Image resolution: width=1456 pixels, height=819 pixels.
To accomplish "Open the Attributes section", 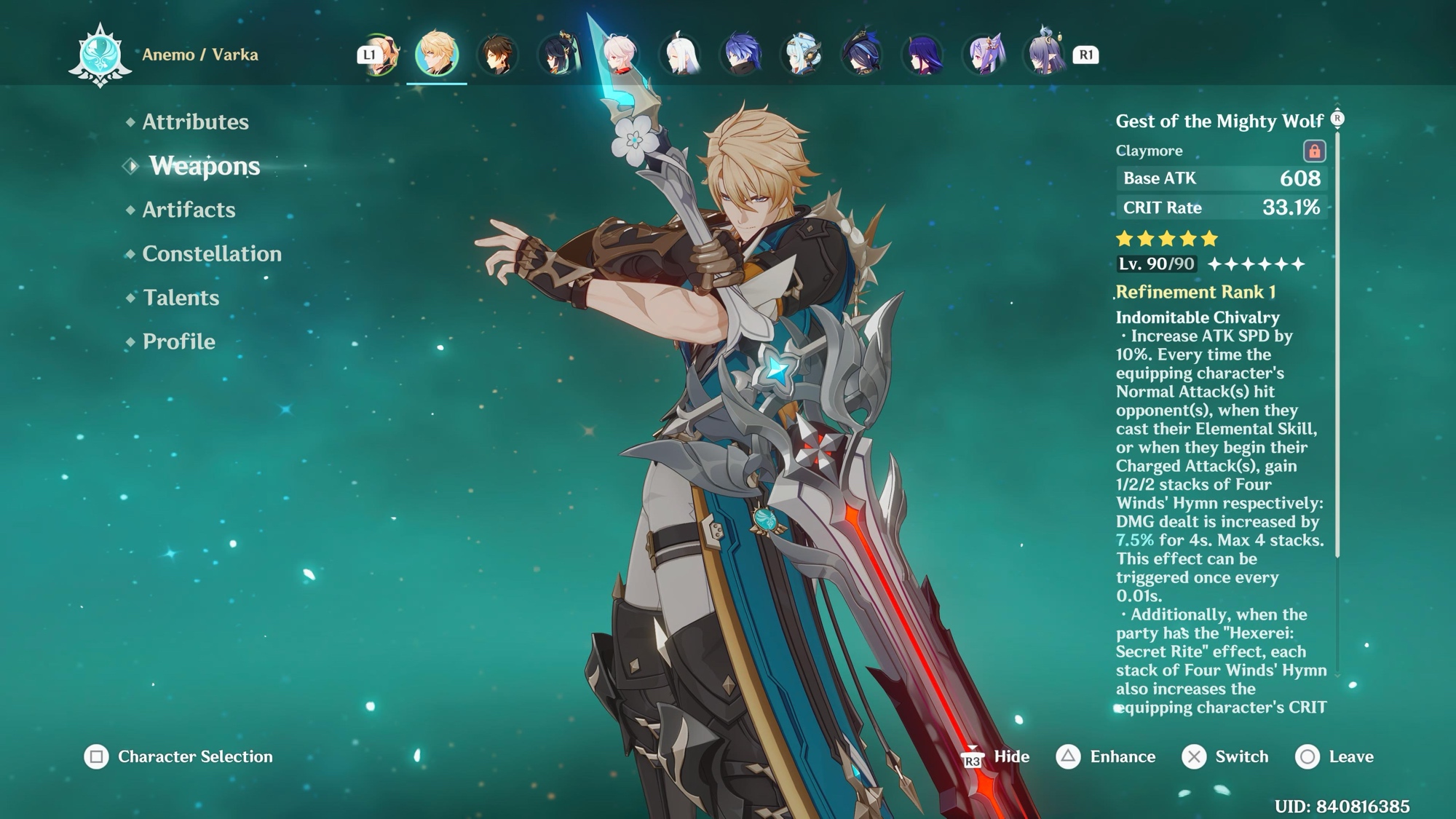I will [x=195, y=122].
